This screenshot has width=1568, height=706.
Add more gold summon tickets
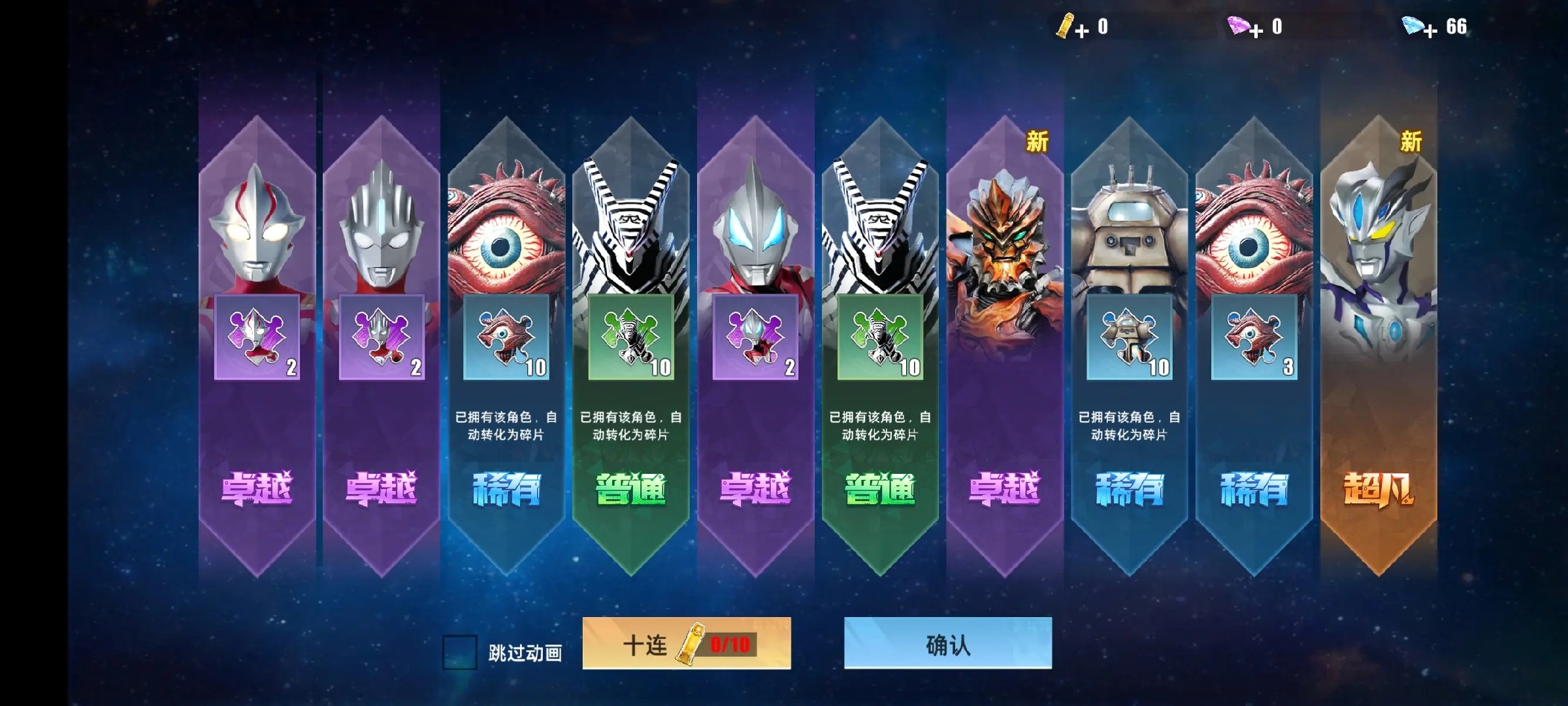tap(1081, 30)
